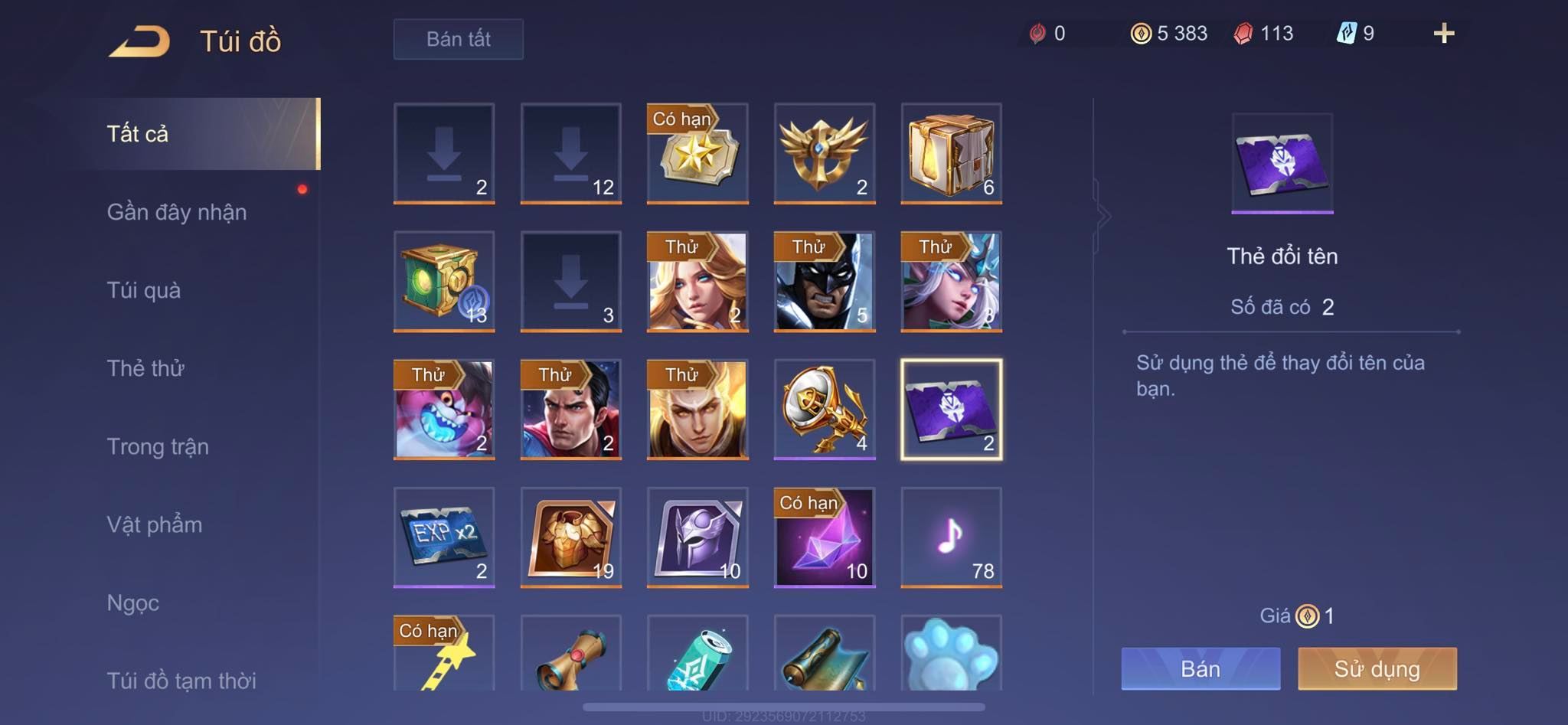The width and height of the screenshot is (1568, 725).
Task: Select the Superman trial card
Action: [x=570, y=409]
